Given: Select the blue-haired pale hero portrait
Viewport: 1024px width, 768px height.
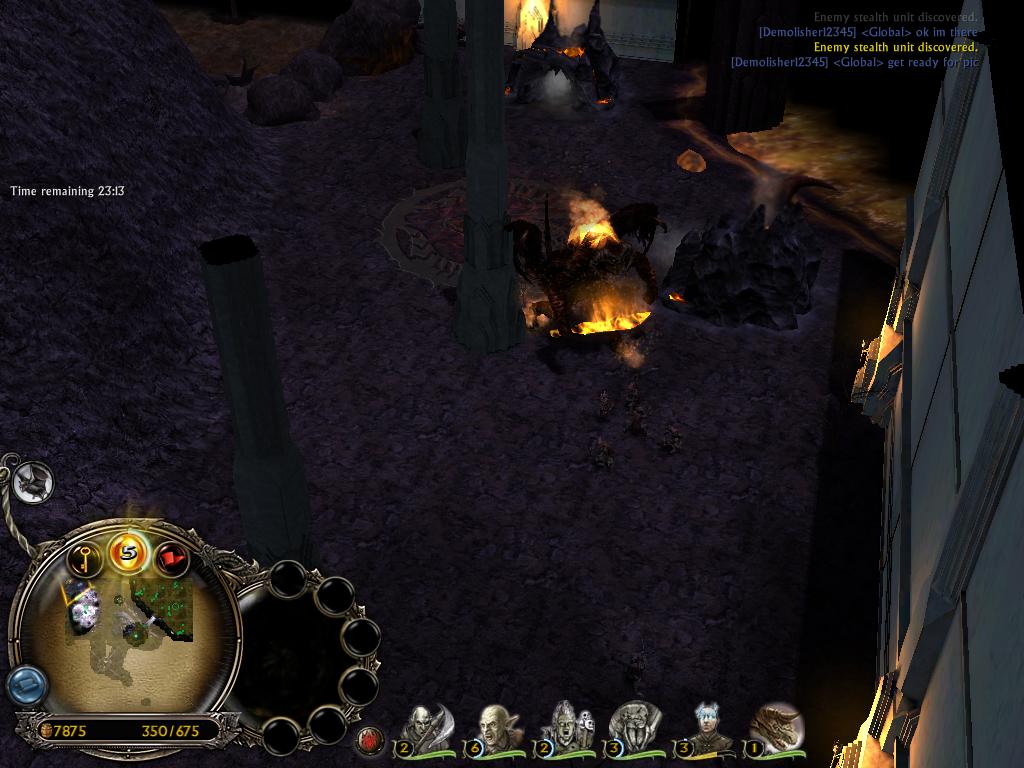Looking at the screenshot, I should (707, 728).
